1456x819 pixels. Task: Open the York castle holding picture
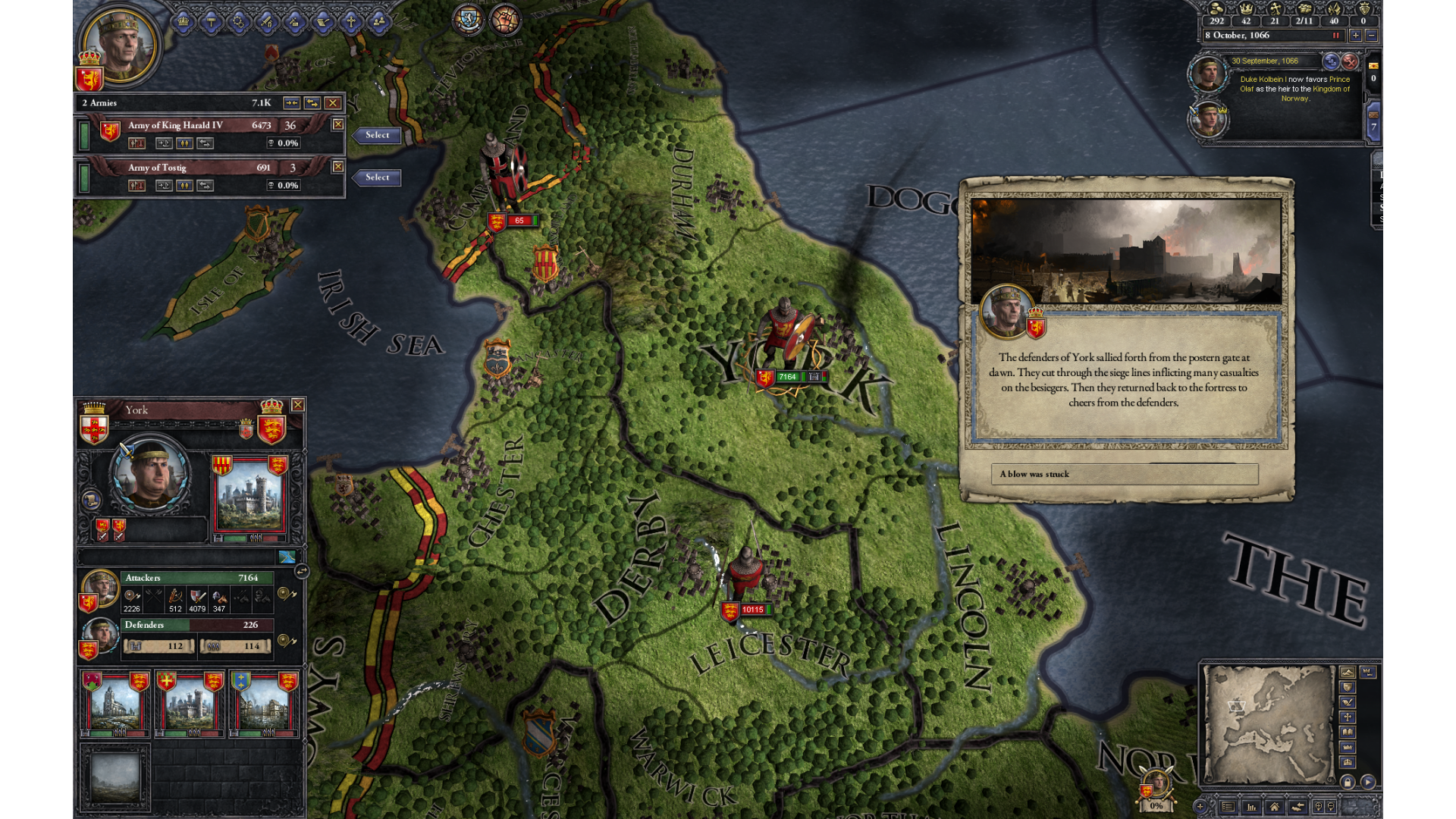click(x=250, y=497)
